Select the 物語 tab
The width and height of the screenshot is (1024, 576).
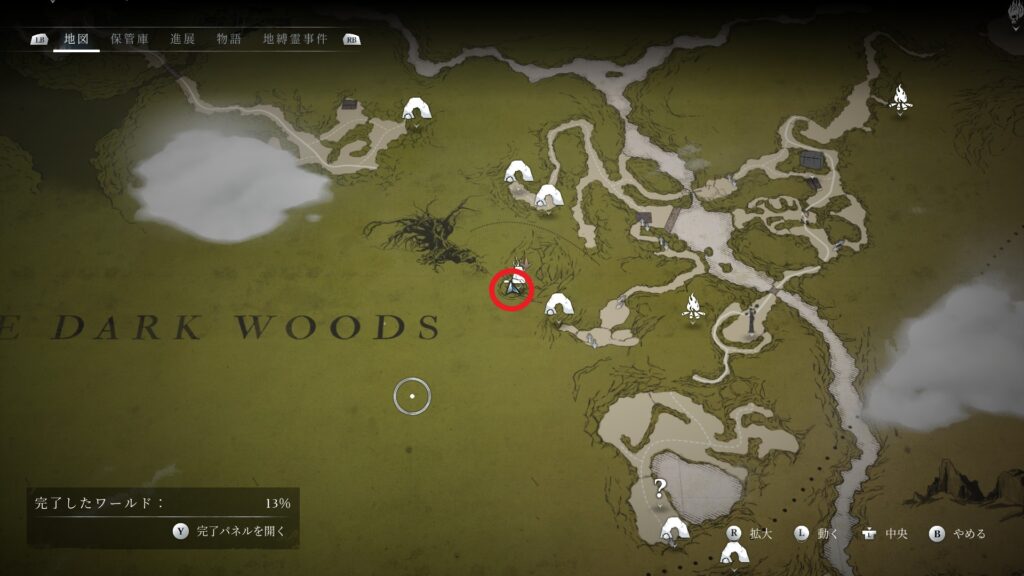pyautogui.click(x=229, y=39)
